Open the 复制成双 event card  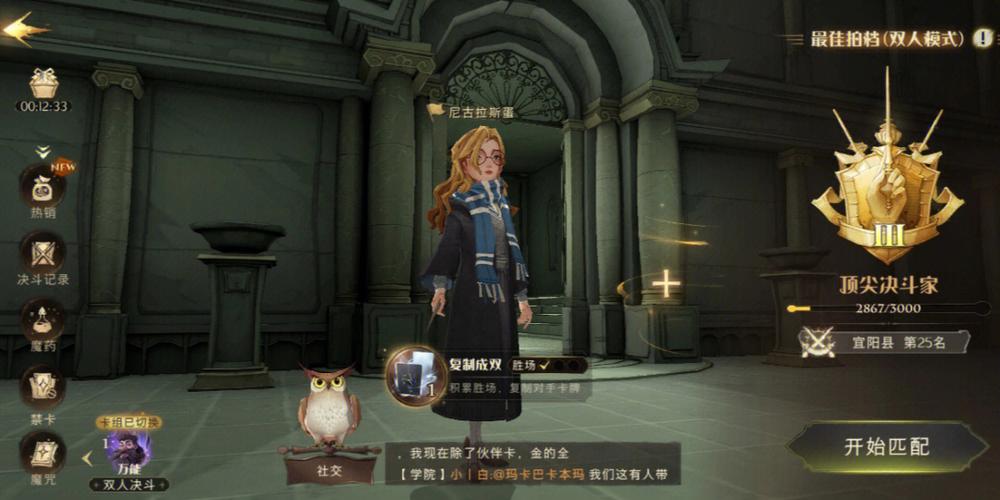tap(411, 376)
